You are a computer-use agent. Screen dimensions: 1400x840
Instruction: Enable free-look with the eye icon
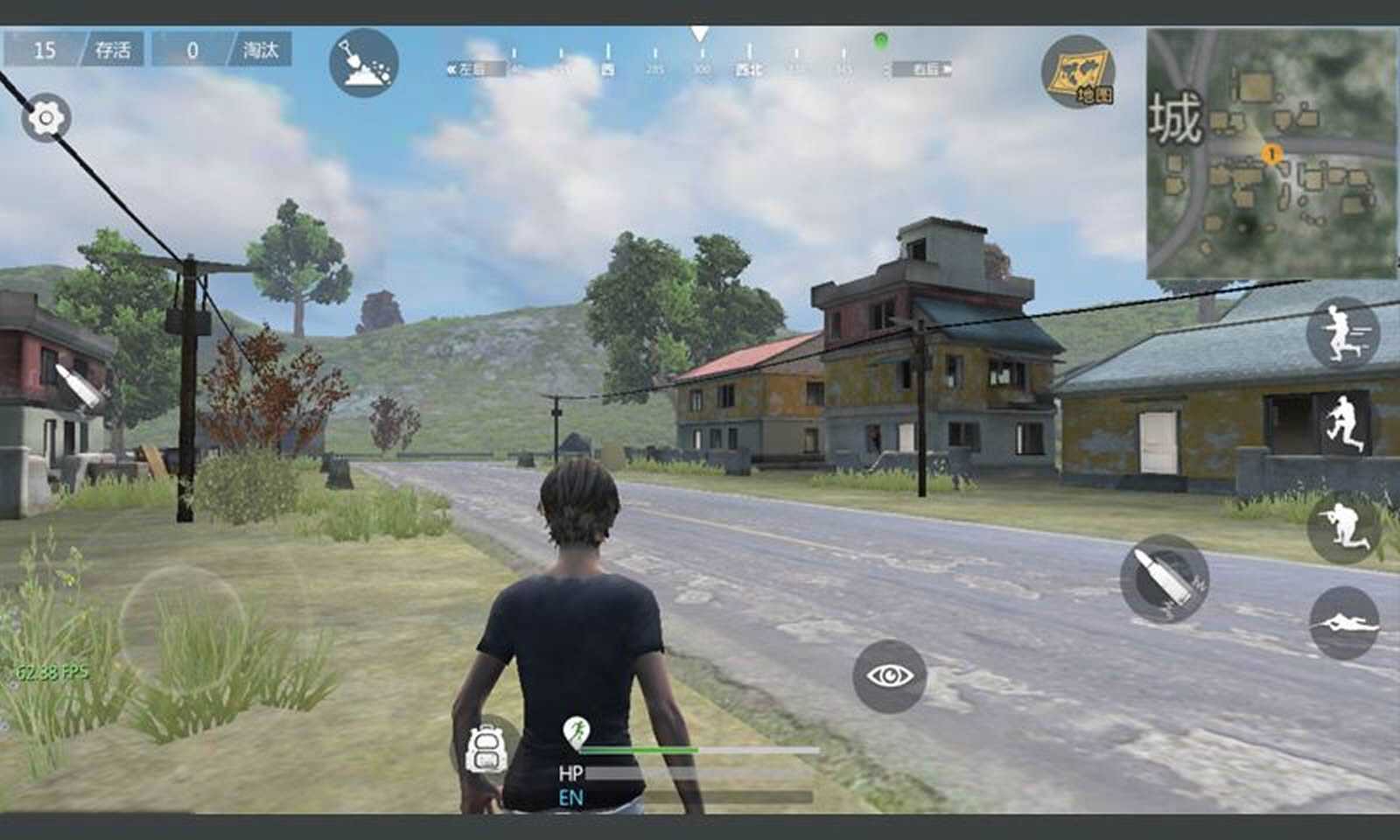888,675
